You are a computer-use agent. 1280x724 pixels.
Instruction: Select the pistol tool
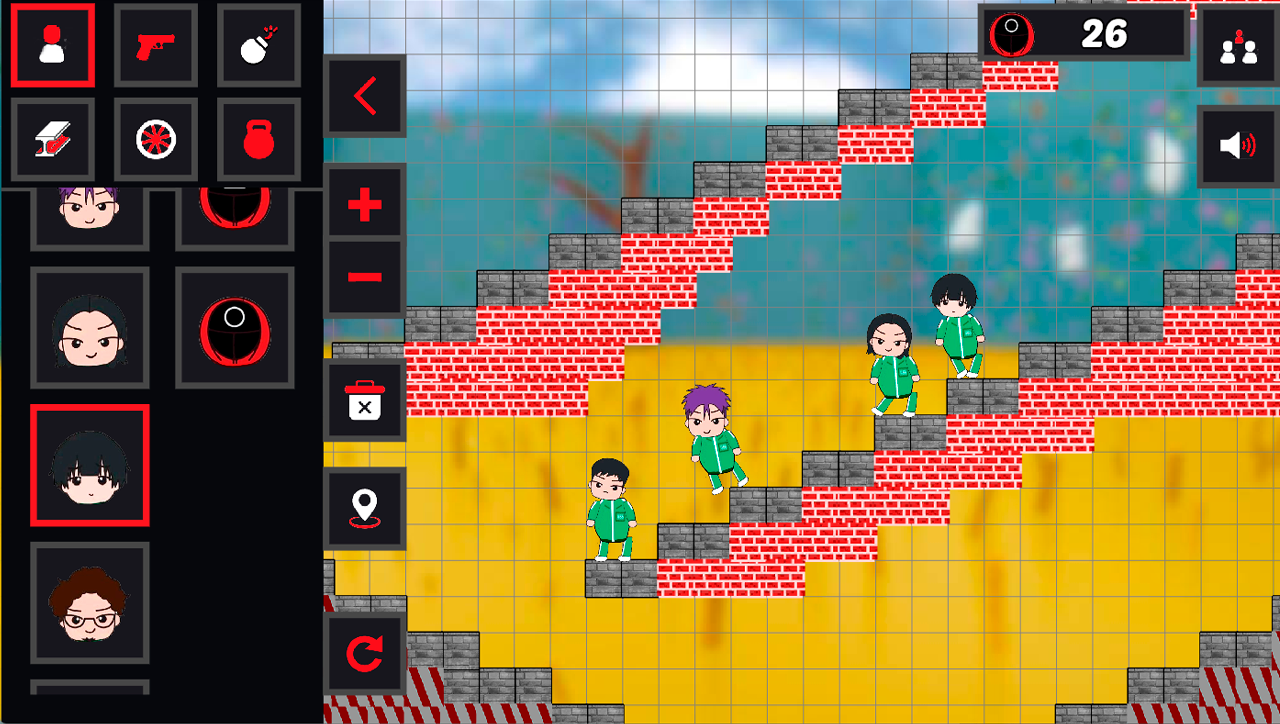(155, 44)
